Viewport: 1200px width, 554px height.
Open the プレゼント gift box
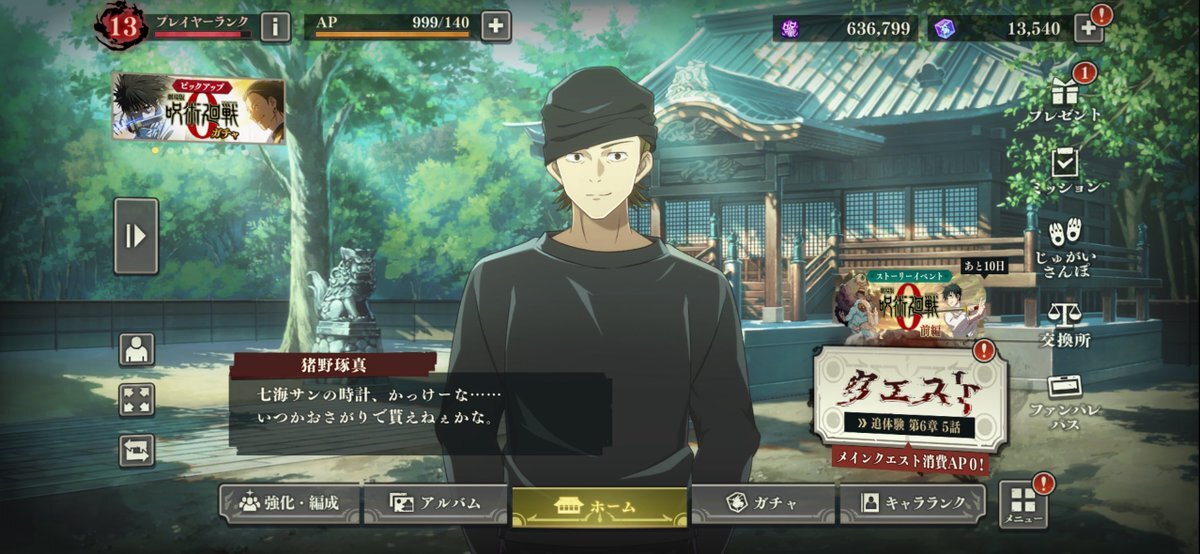(x=1066, y=98)
